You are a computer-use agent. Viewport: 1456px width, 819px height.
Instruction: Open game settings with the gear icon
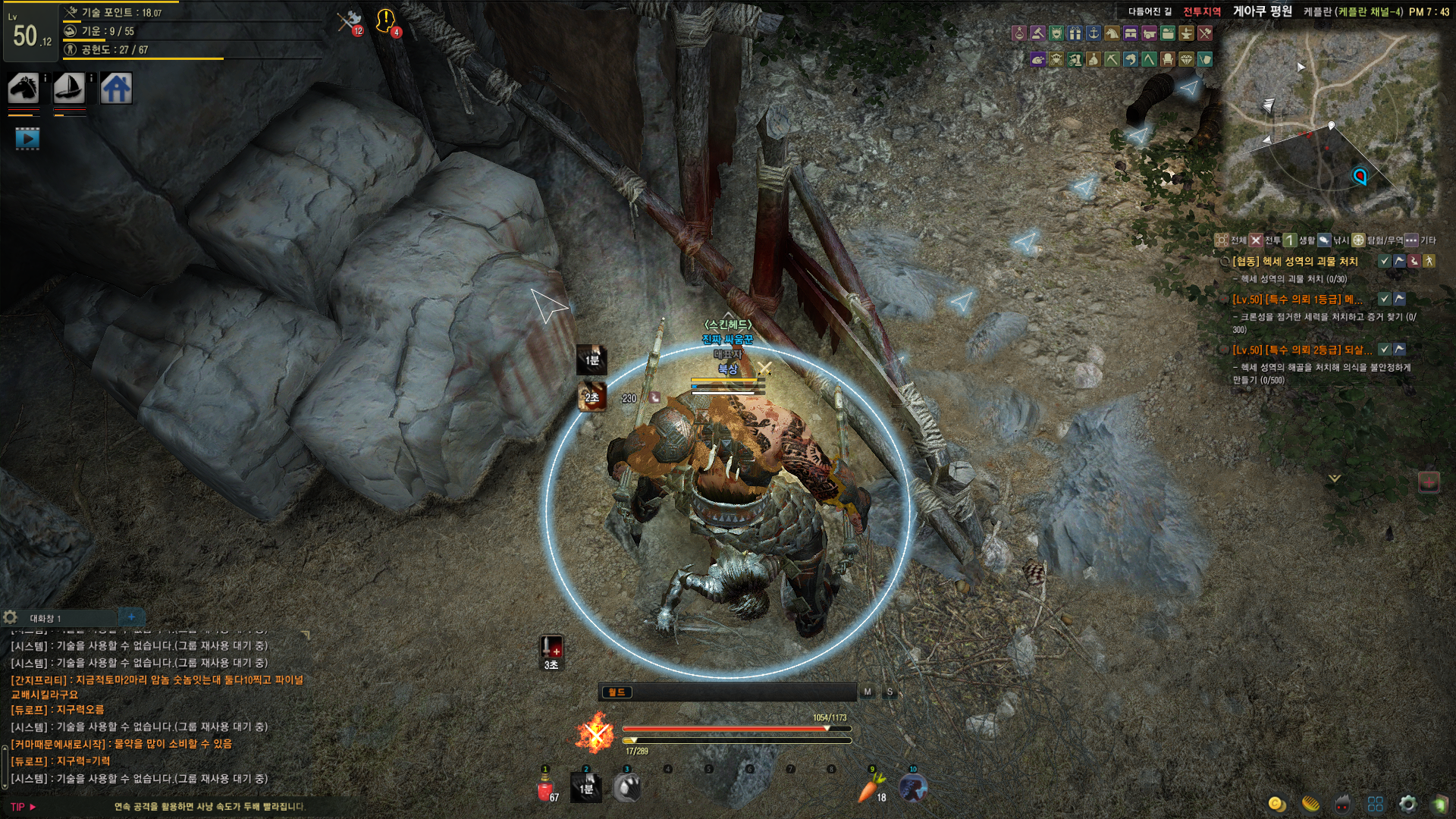click(1407, 804)
